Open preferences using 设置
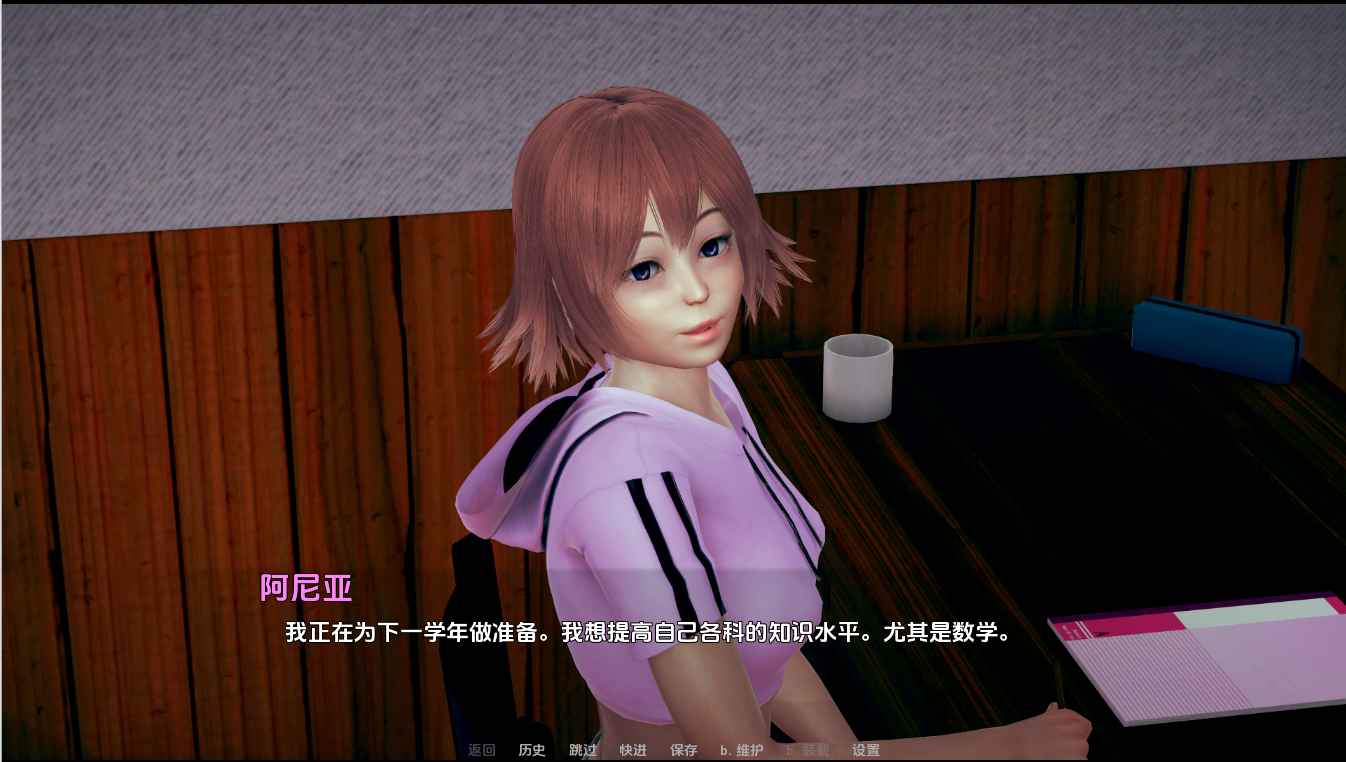1346x762 pixels. pos(866,750)
